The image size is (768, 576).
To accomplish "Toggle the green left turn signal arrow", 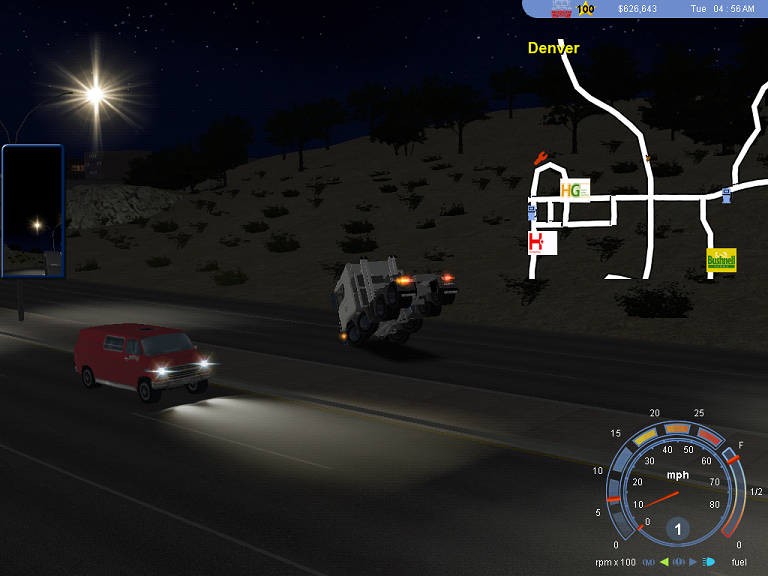I will point(663,562).
